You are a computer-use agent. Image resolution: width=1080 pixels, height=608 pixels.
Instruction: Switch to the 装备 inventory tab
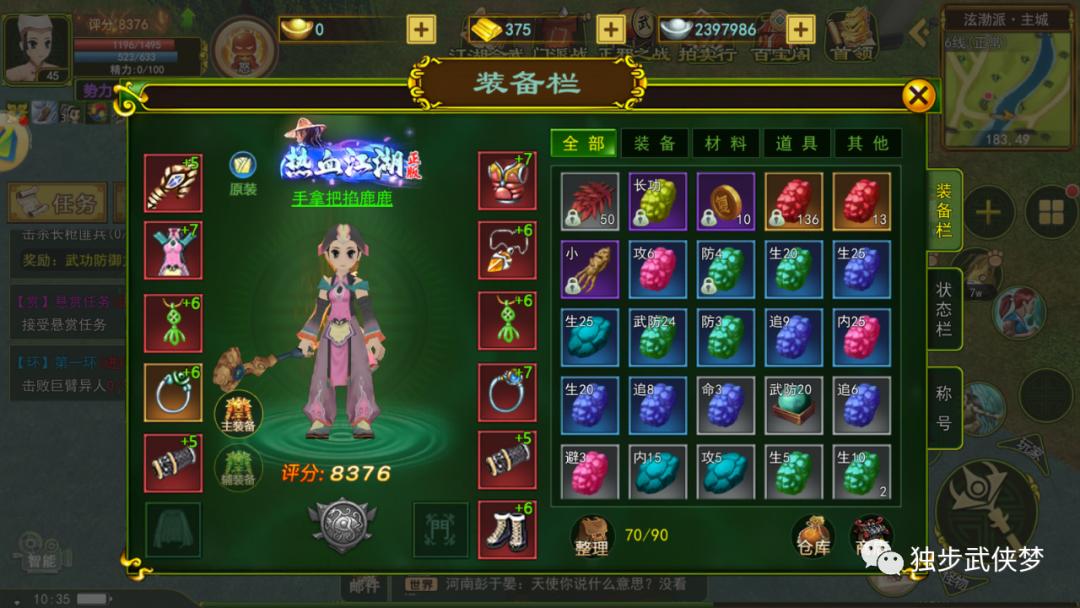(654, 143)
